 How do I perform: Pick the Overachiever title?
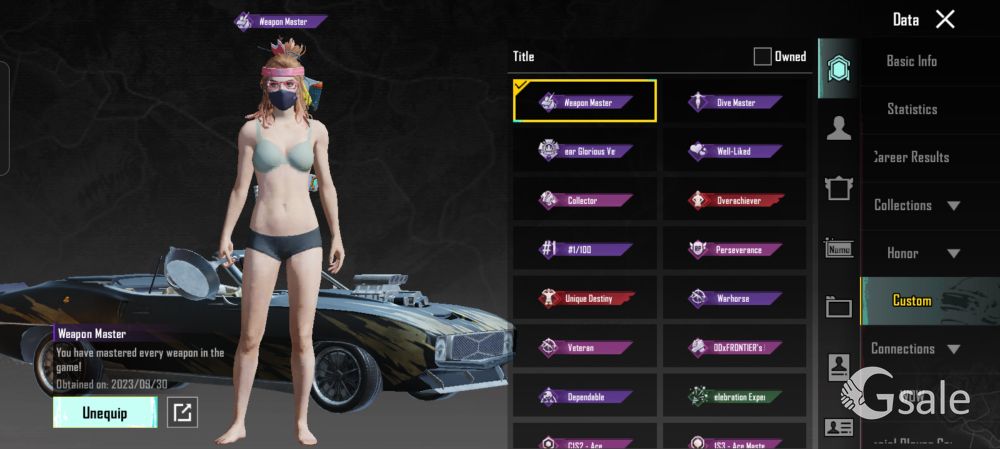pos(735,200)
